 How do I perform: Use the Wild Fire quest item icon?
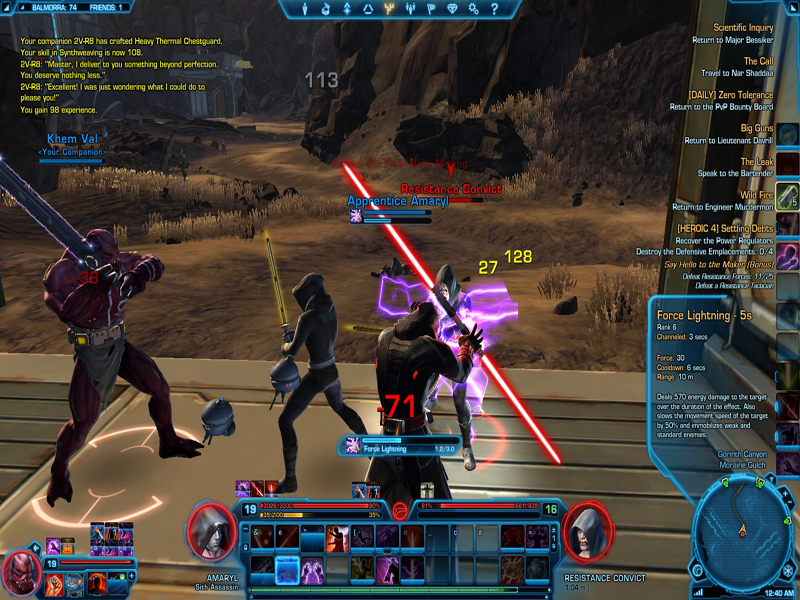(x=788, y=194)
